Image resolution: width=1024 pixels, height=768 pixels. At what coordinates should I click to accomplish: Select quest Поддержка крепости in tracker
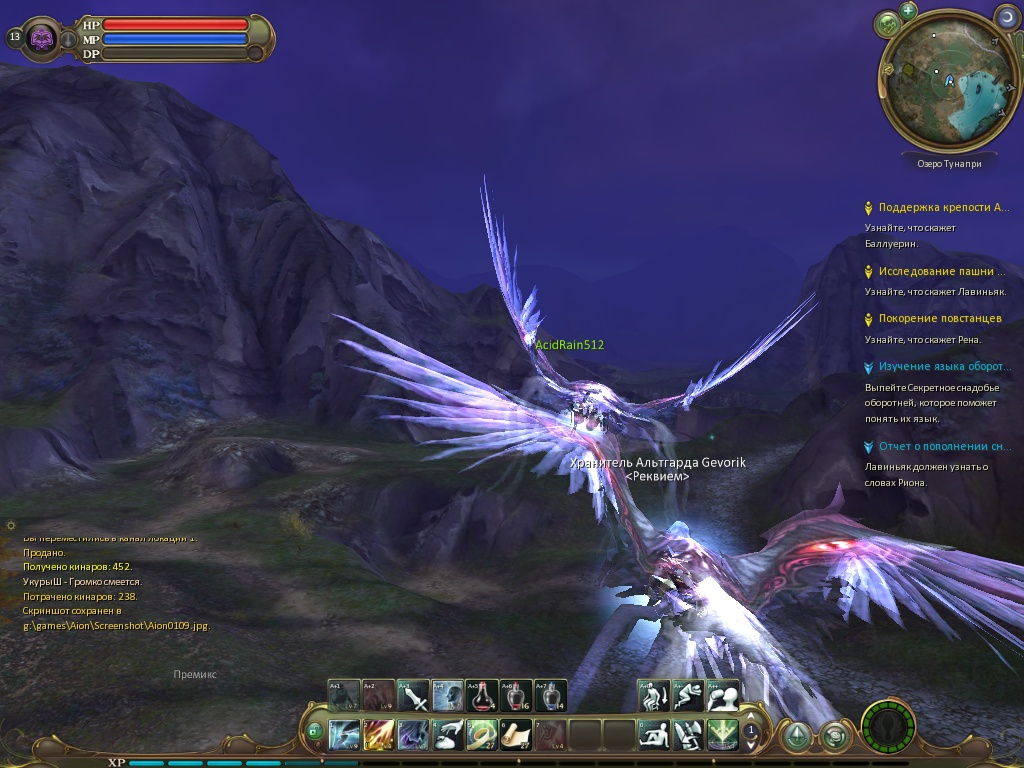pos(943,208)
